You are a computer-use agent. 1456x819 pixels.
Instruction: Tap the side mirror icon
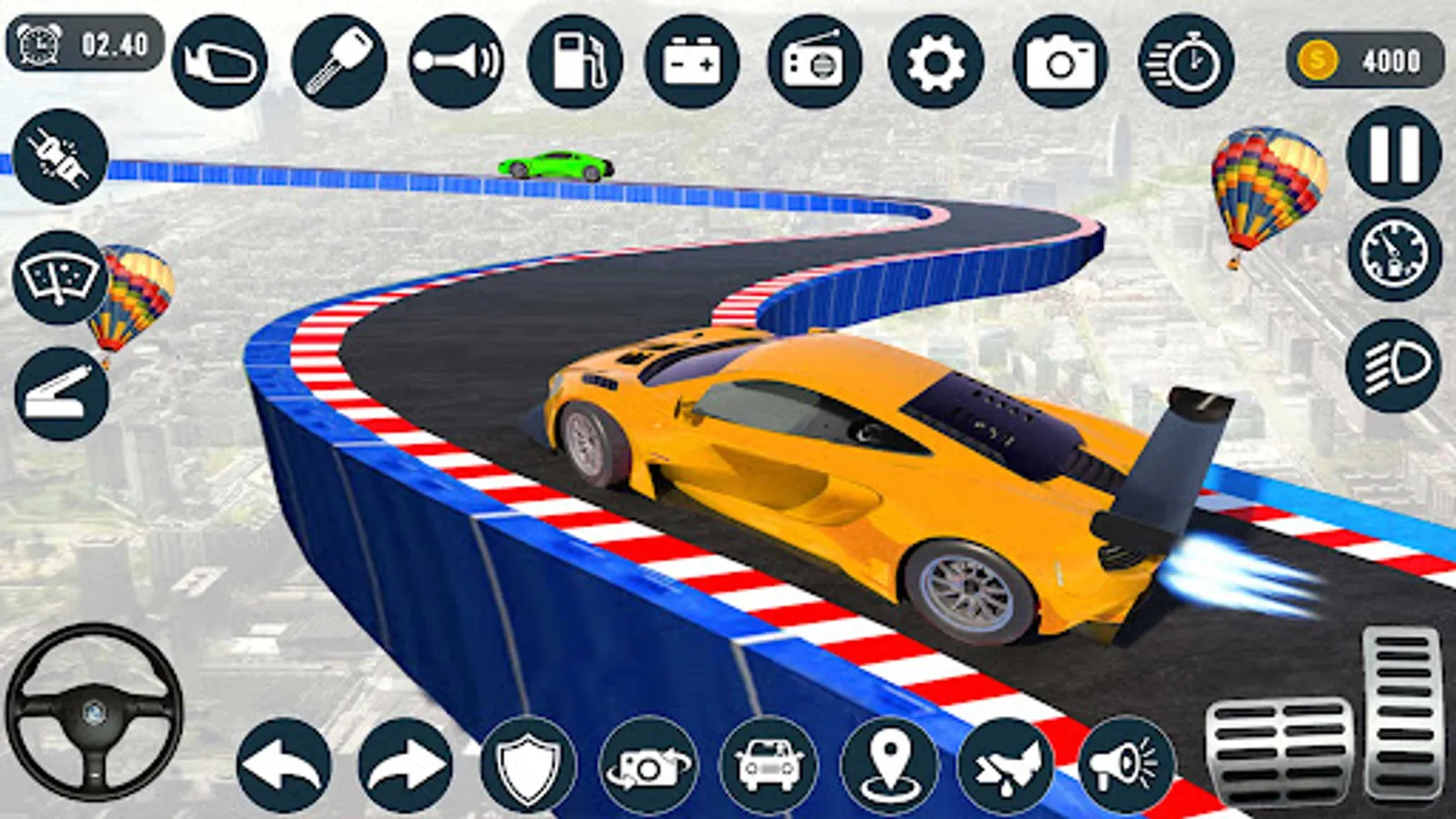point(219,62)
